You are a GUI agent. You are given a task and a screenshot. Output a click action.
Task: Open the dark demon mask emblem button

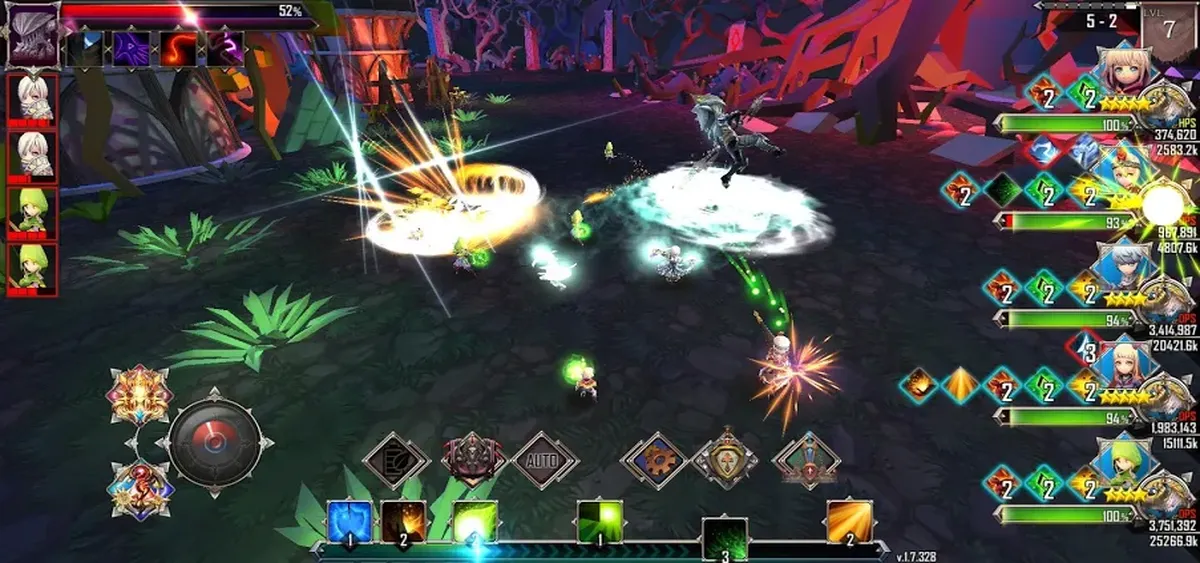tap(473, 460)
